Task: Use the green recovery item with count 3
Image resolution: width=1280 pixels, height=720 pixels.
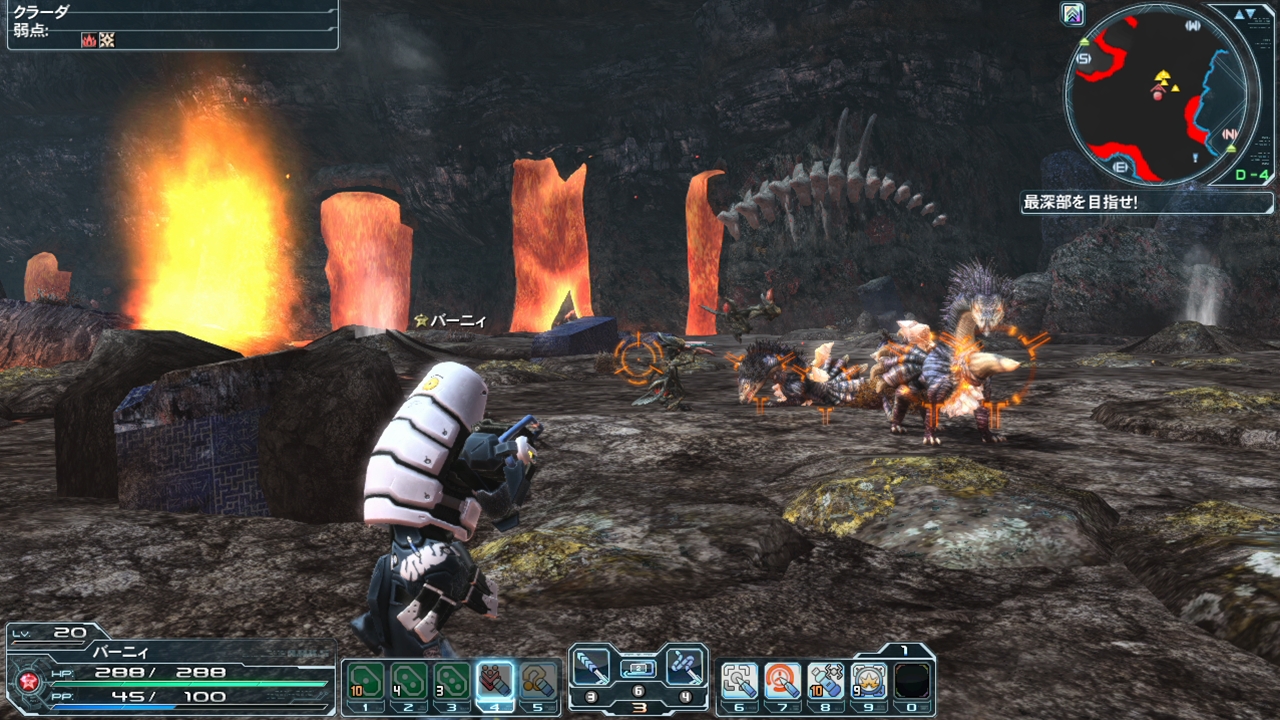Action: coord(452,680)
